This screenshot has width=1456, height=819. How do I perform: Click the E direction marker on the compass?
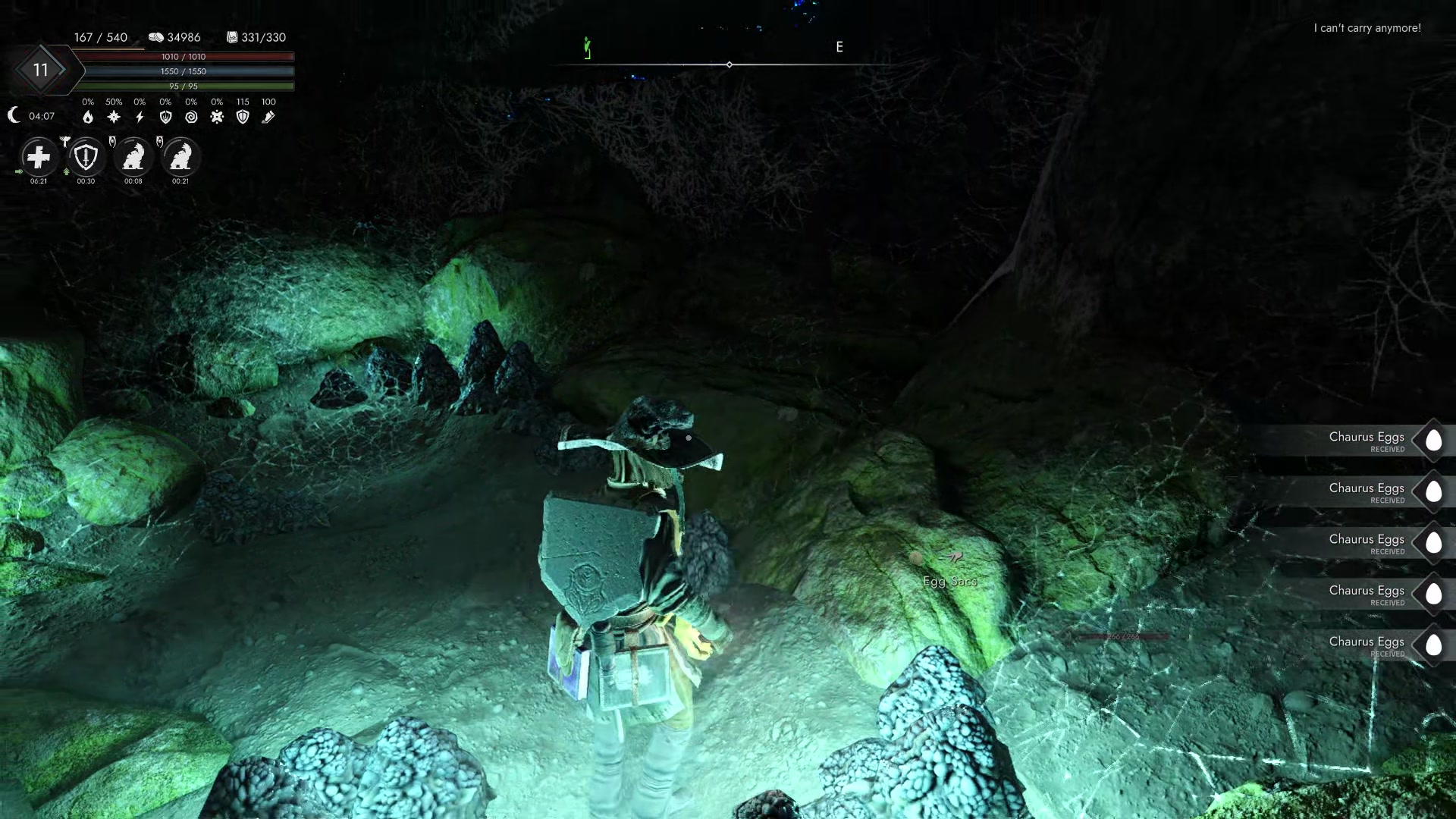pyautogui.click(x=839, y=47)
